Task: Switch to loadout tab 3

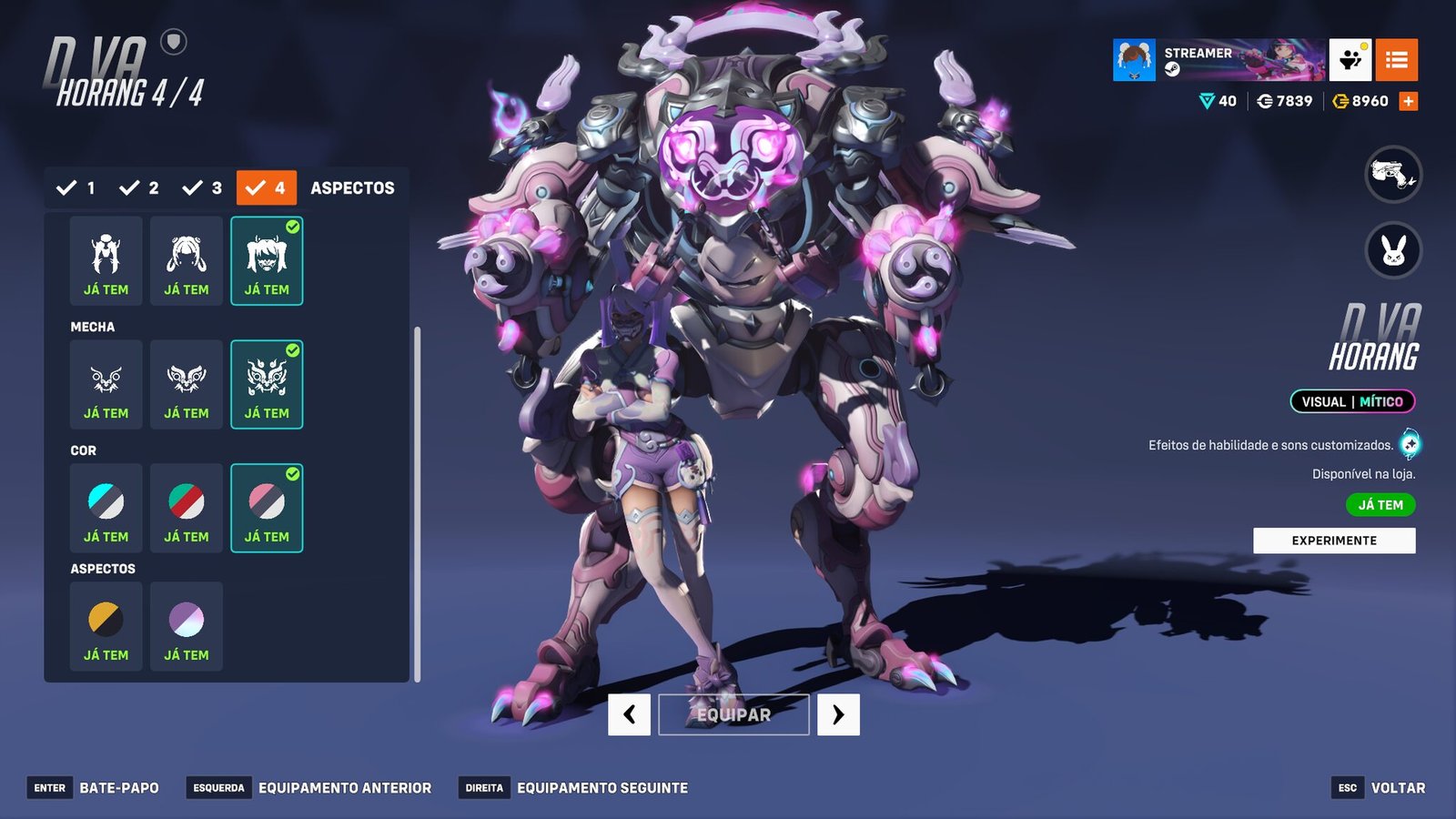Action: [x=203, y=188]
